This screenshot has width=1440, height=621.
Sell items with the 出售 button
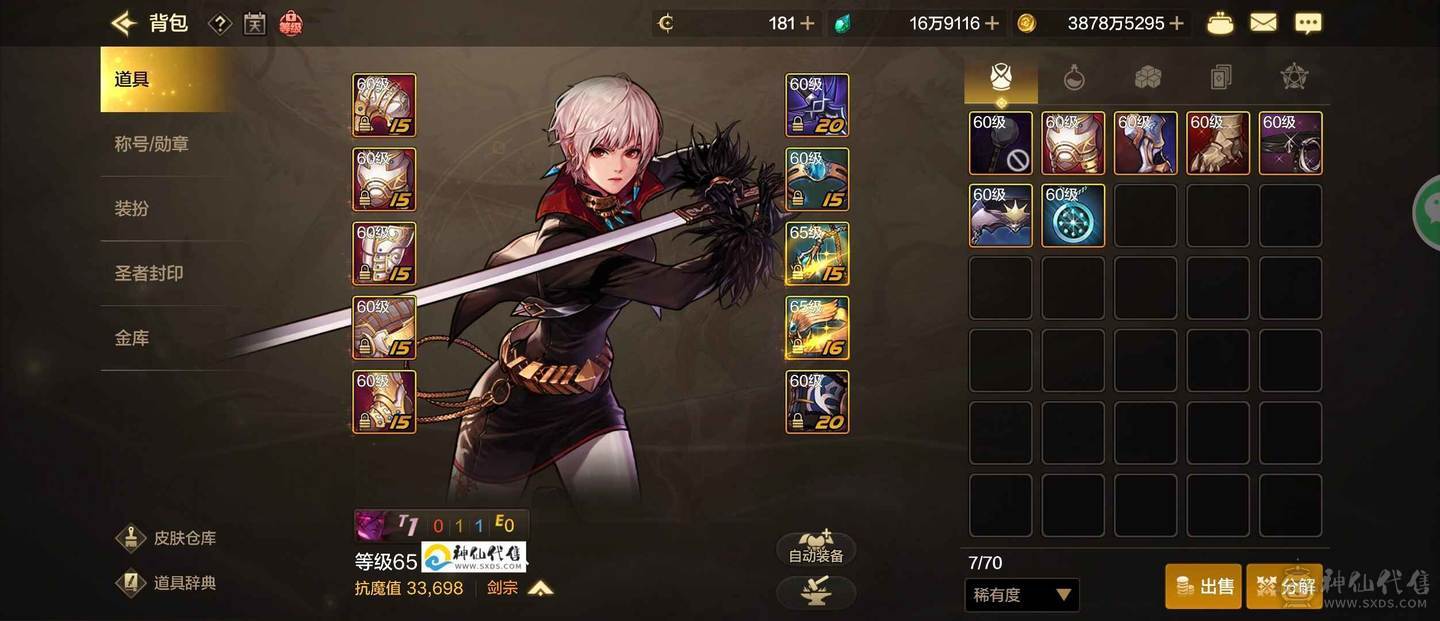1203,586
